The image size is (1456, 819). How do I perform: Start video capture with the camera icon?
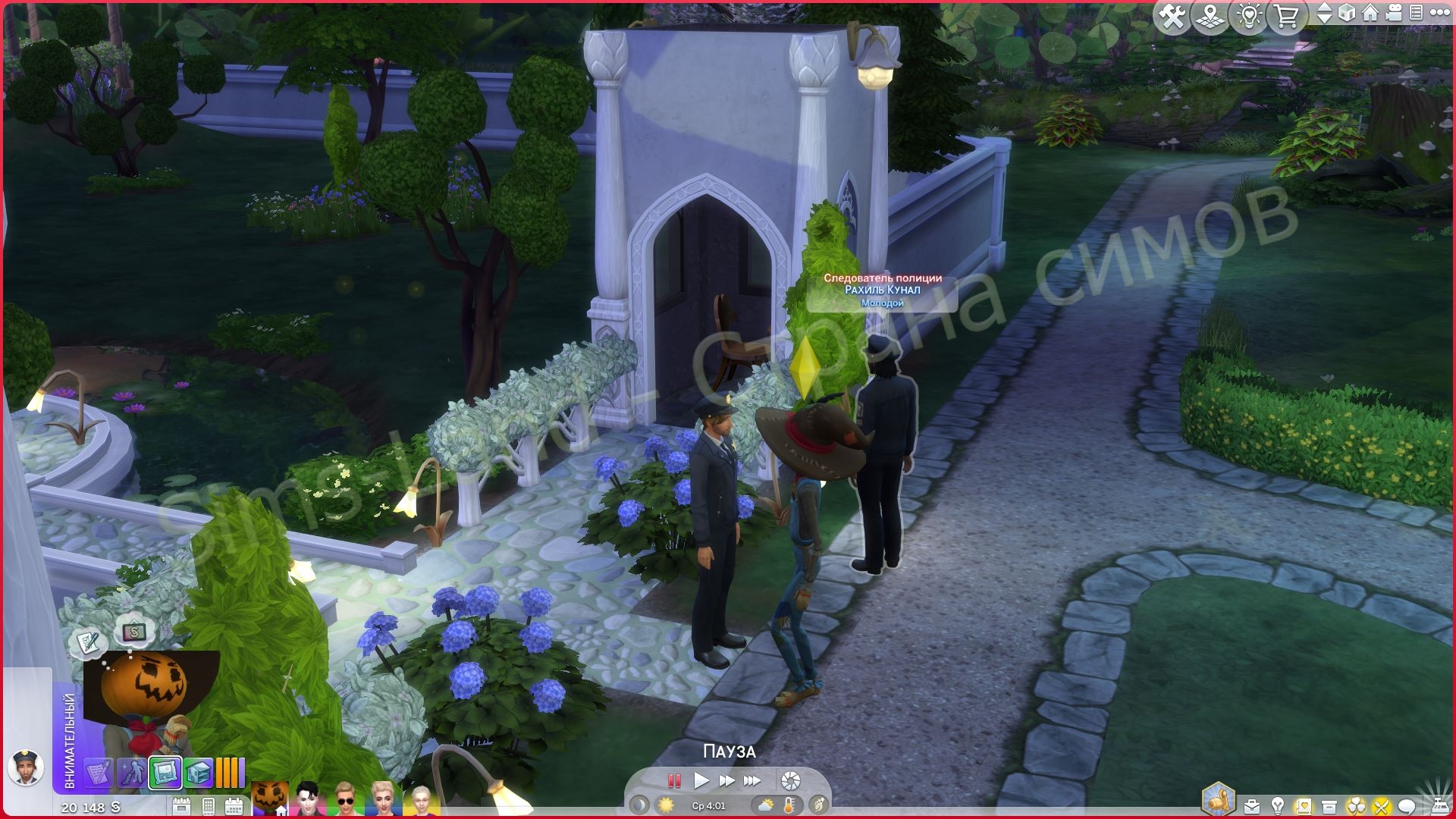(x=1392, y=14)
